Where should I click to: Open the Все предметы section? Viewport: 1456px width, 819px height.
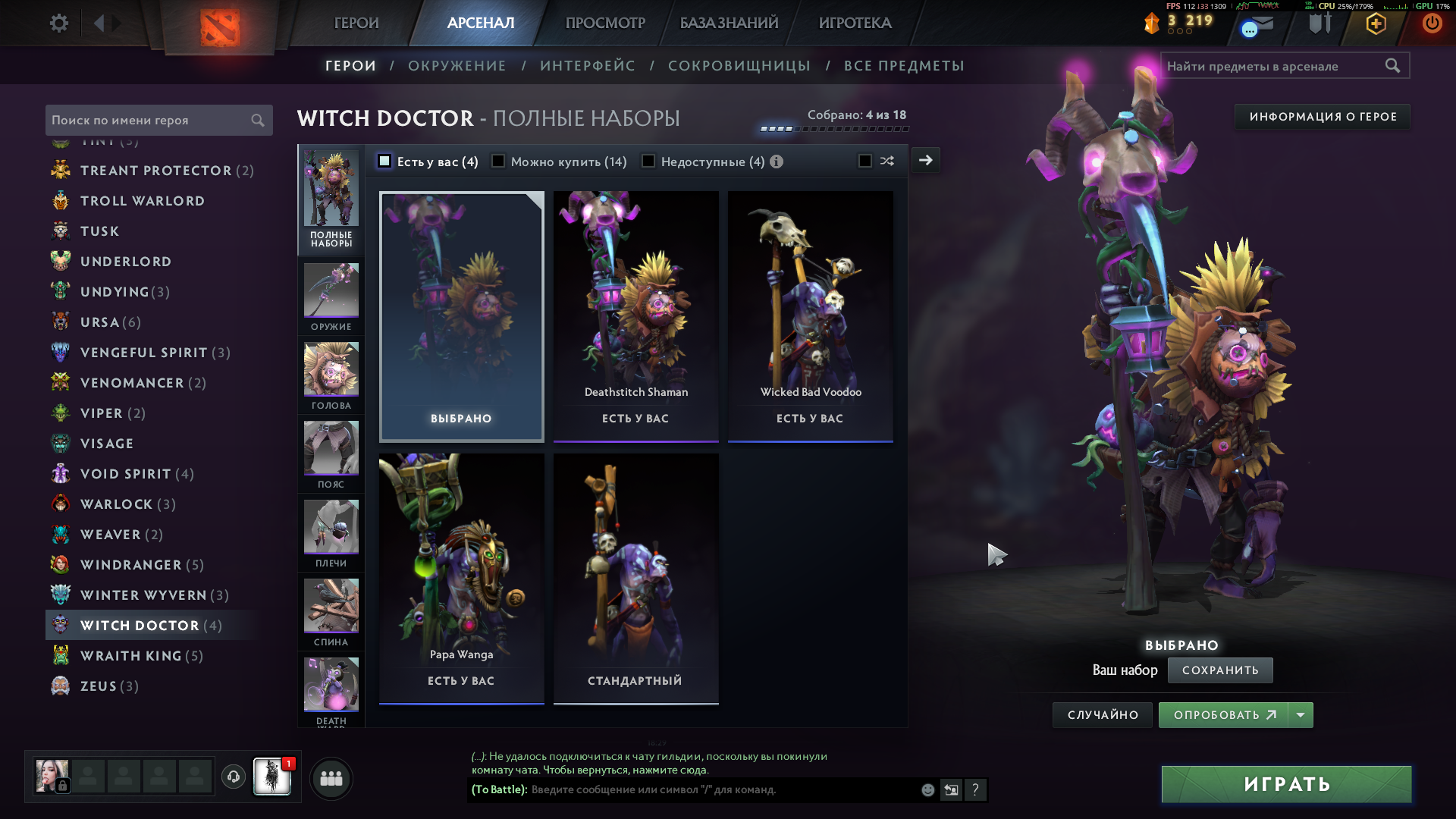pyautogui.click(x=904, y=66)
